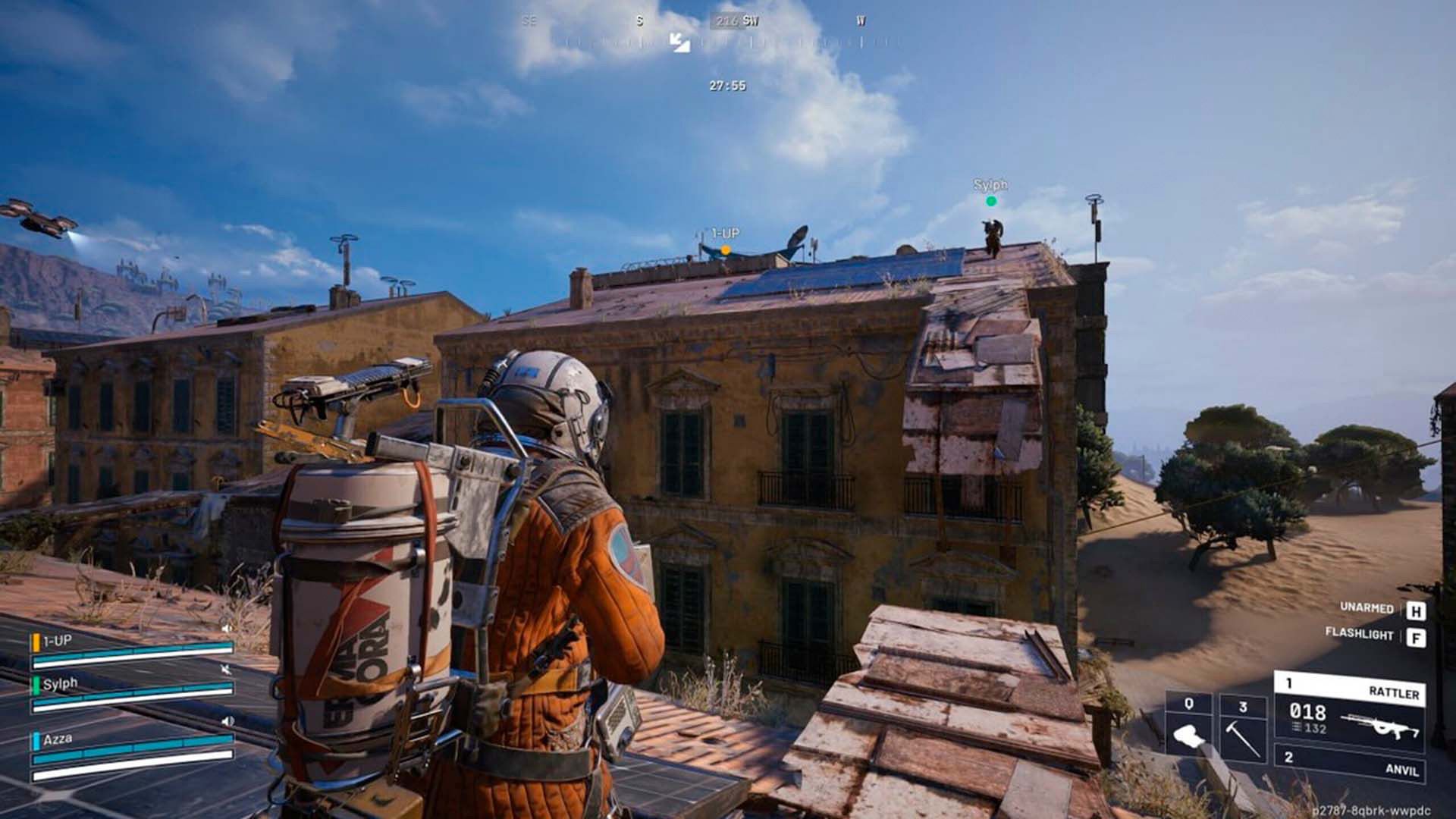Click Sylph's green marker dot above the rooftop
The height and width of the screenshot is (819, 1456).
coord(991,201)
